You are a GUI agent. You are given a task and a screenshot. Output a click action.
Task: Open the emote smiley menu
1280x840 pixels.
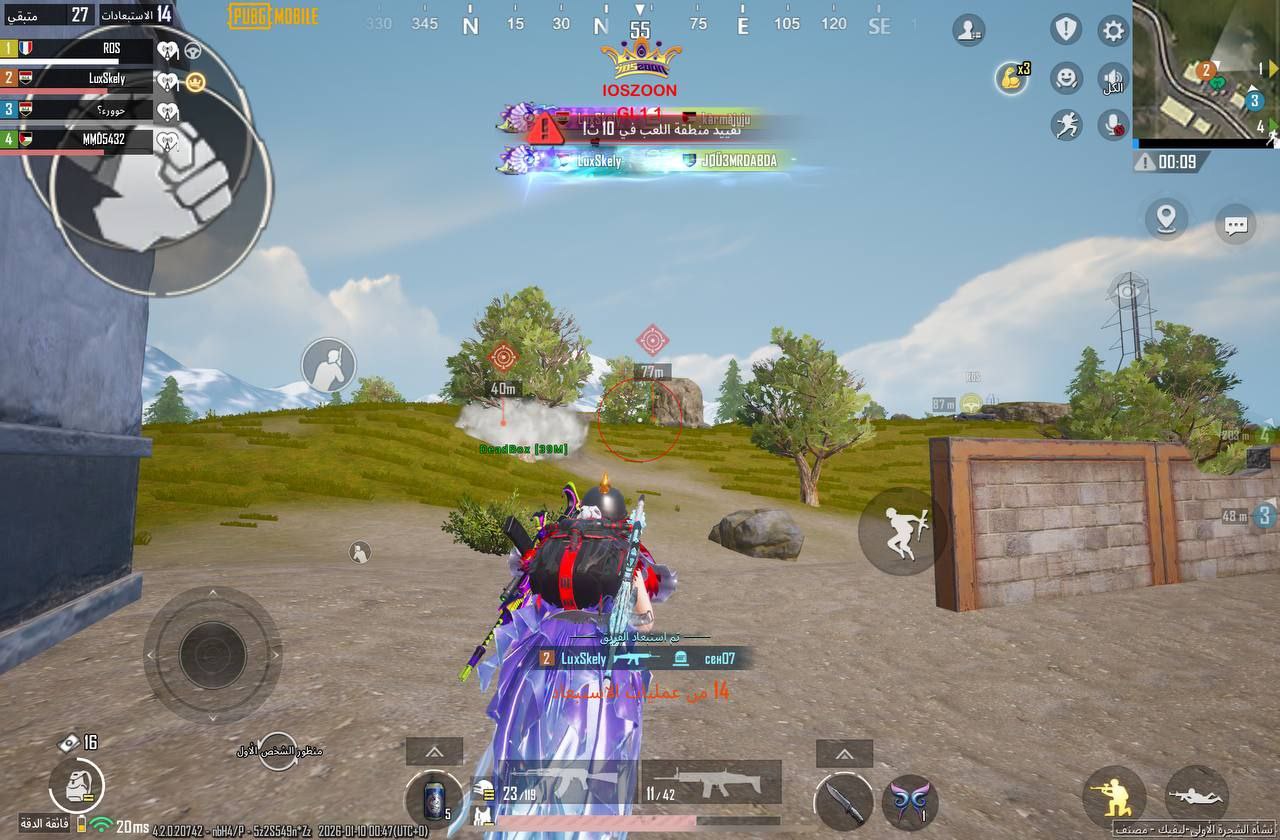click(x=1067, y=78)
